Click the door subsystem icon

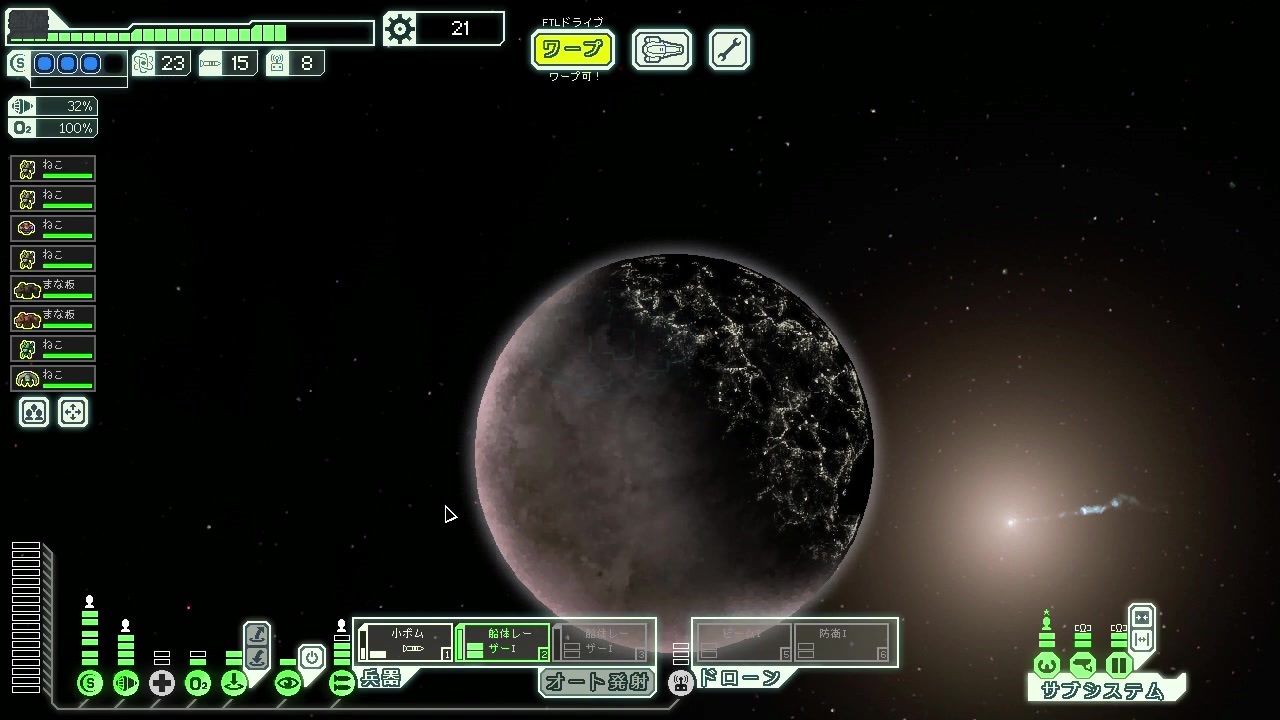(x=1119, y=665)
